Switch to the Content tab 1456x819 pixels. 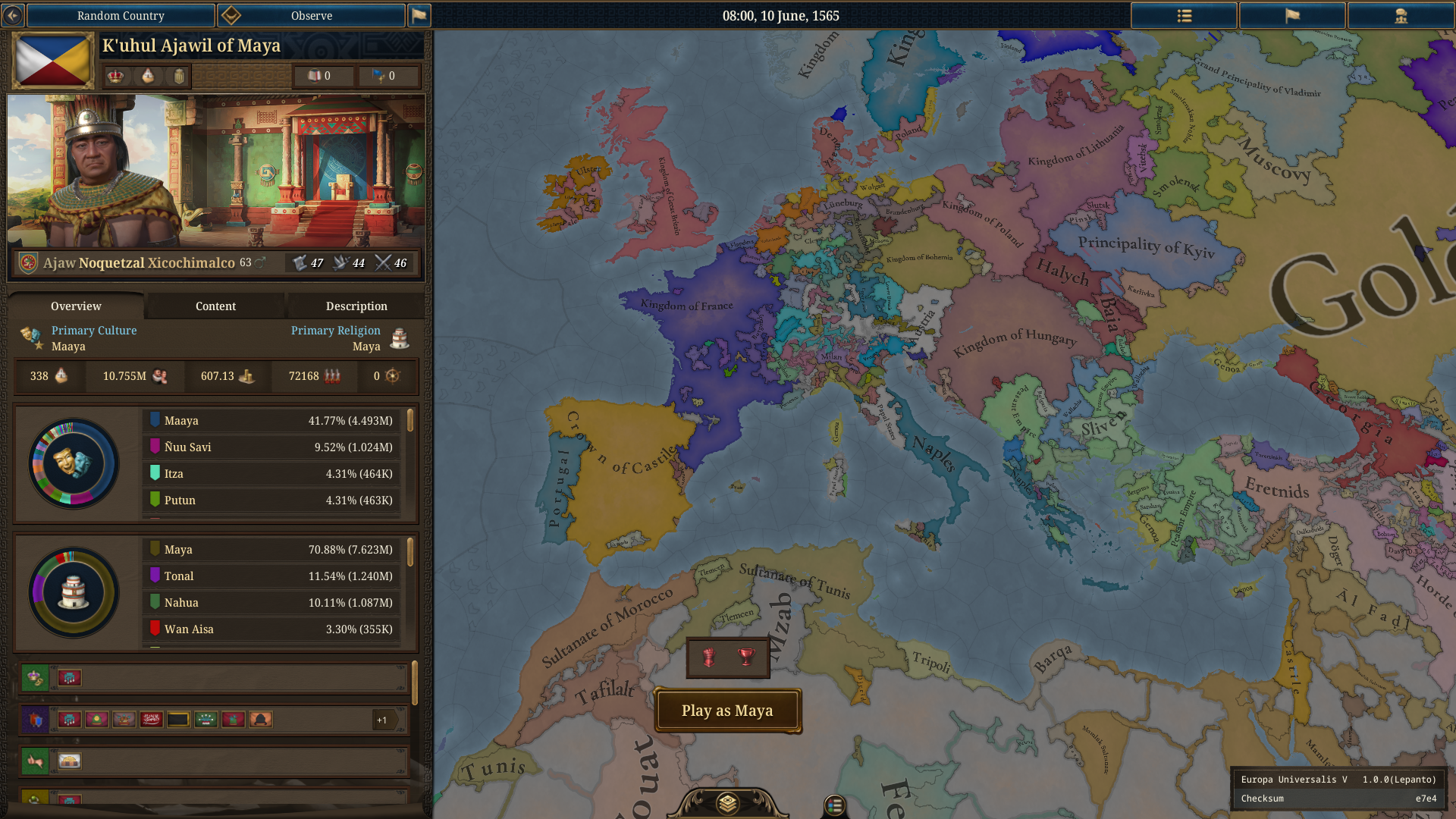215,306
